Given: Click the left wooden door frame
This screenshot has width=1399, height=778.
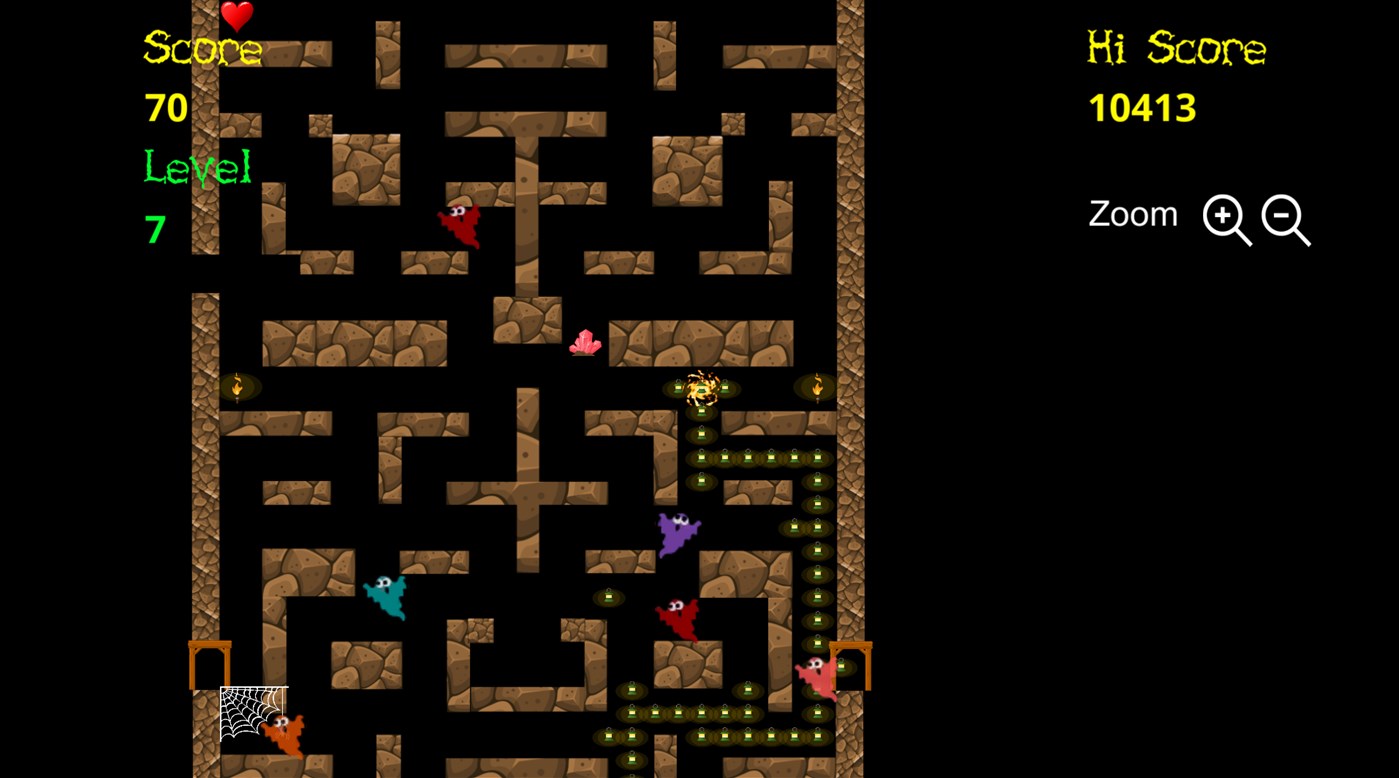Looking at the screenshot, I should click(208, 660).
